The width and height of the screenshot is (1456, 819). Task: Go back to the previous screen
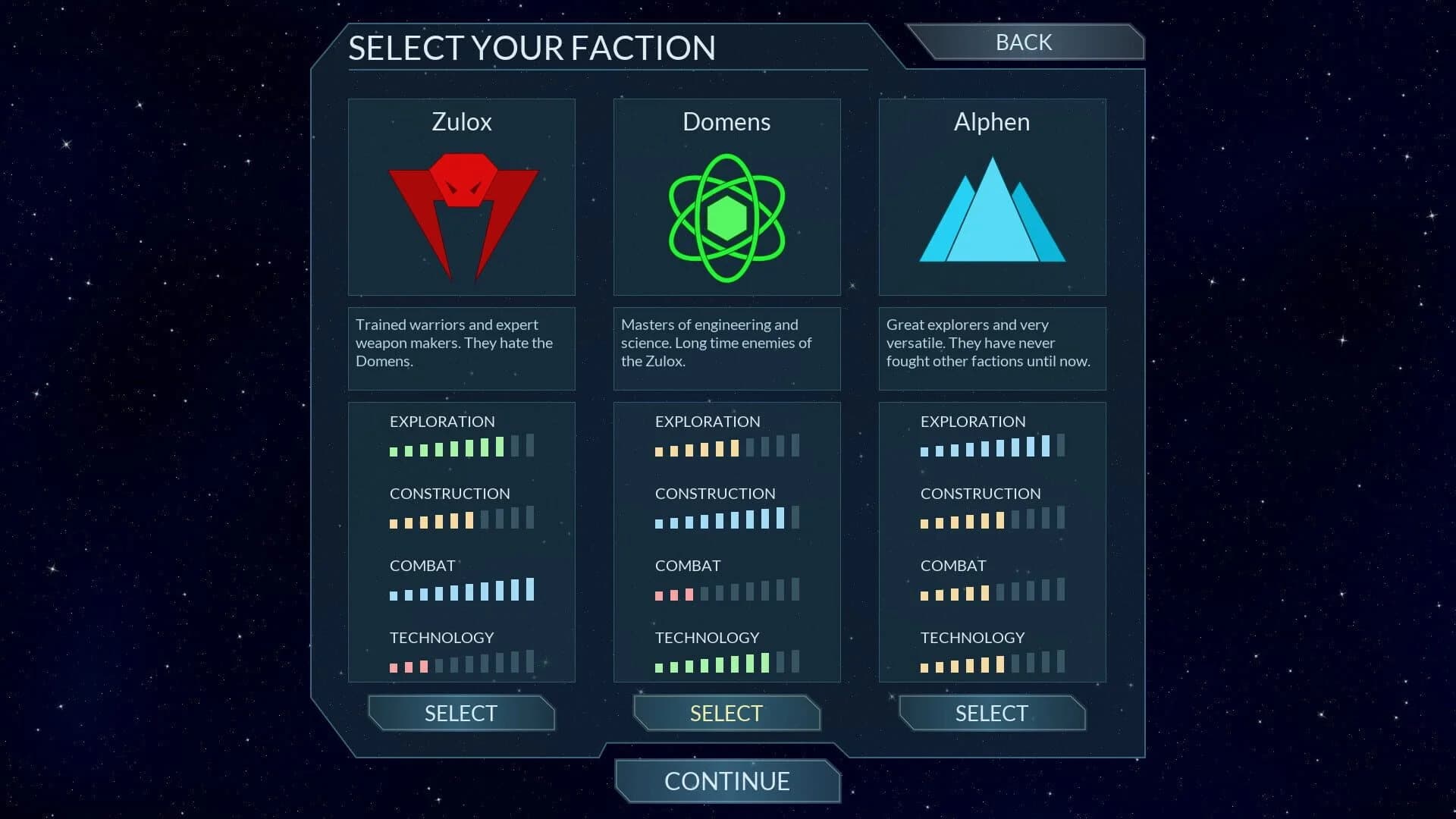(1023, 42)
